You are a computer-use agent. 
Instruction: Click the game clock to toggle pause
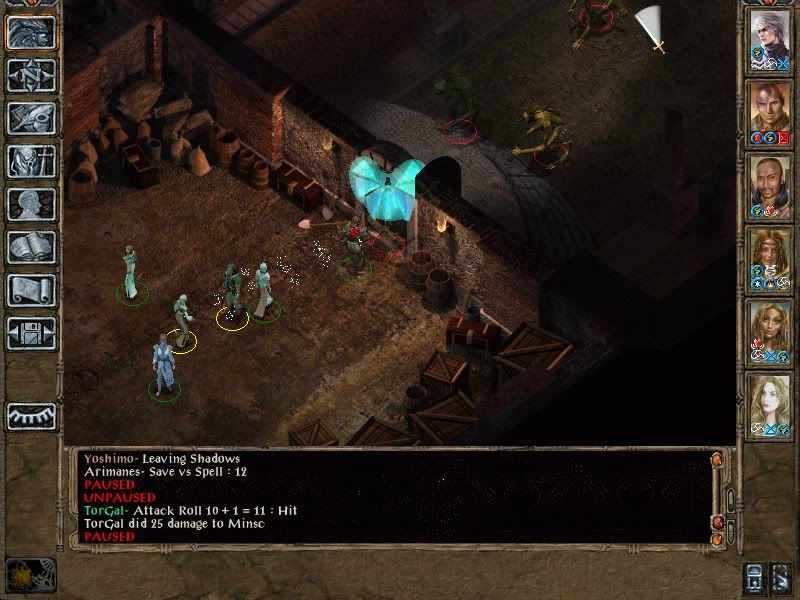click(x=30, y=575)
